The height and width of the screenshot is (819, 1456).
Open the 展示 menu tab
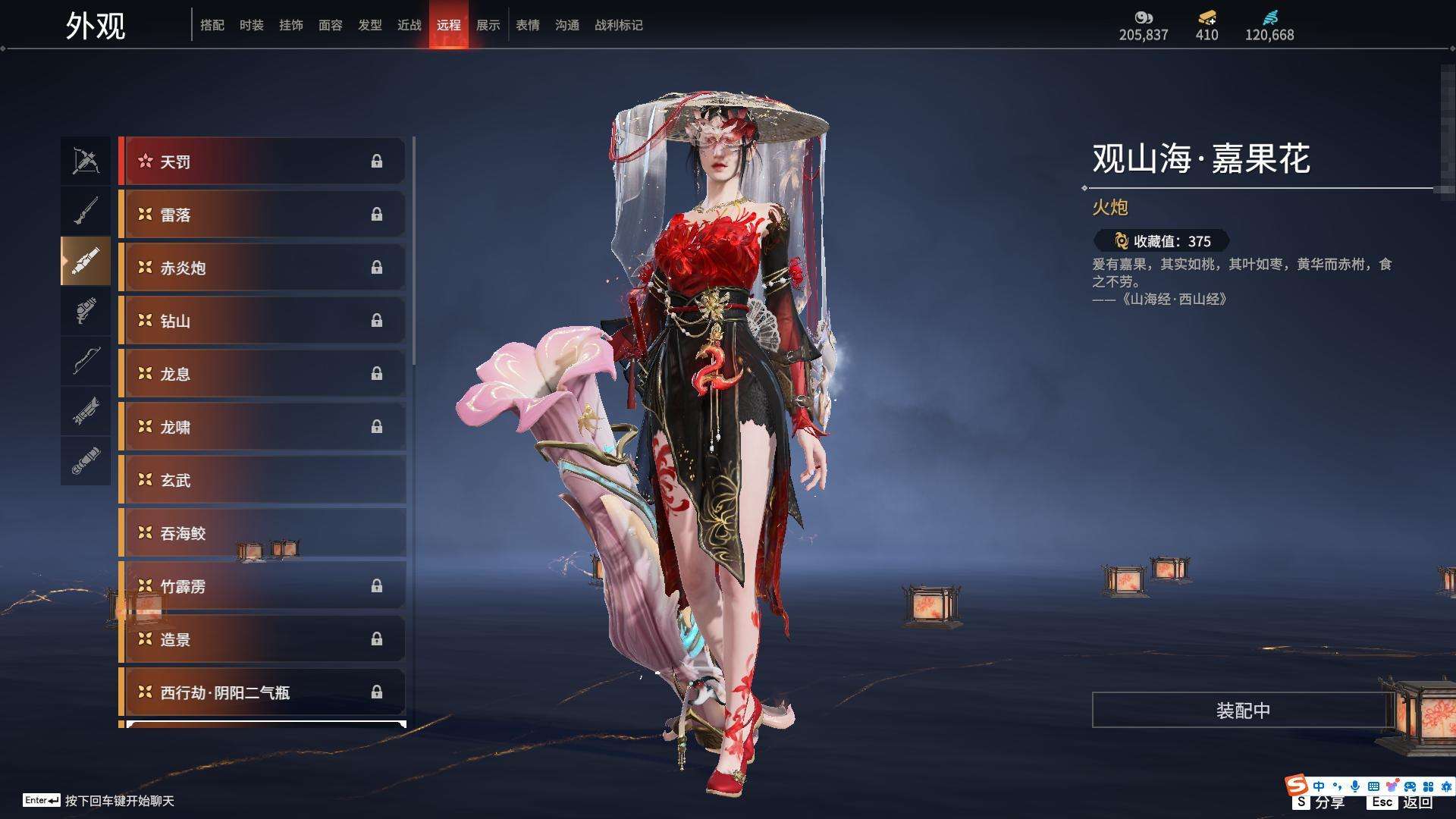tap(488, 25)
